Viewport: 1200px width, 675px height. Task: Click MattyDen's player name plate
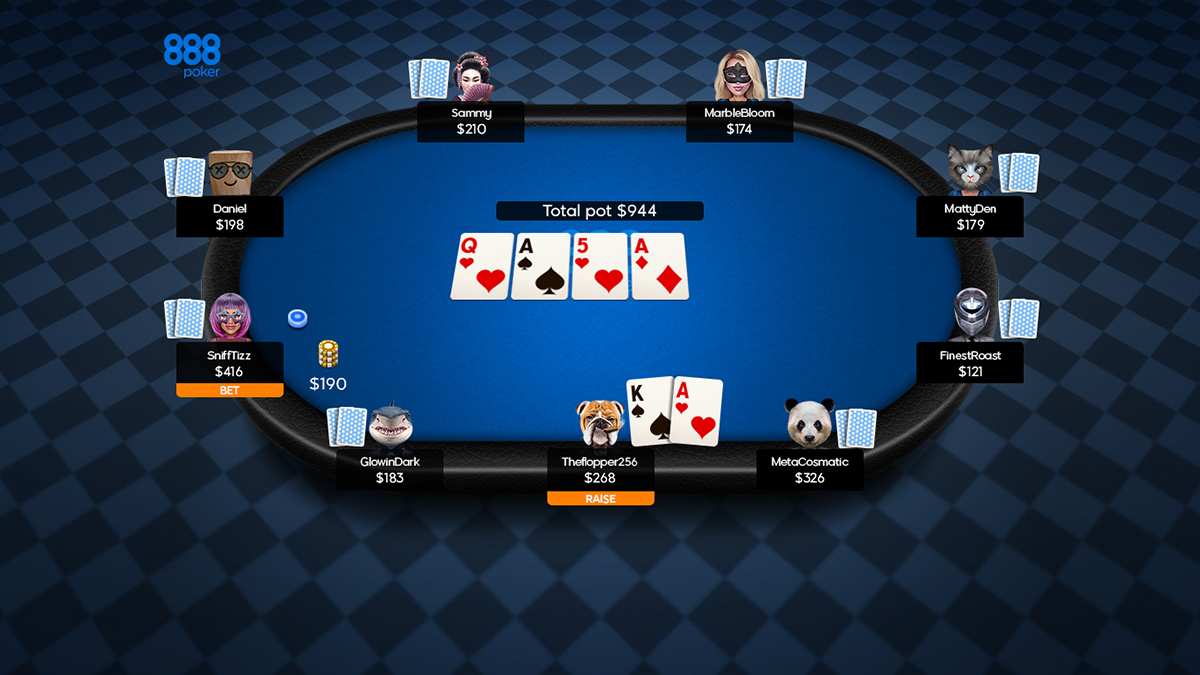coord(970,216)
